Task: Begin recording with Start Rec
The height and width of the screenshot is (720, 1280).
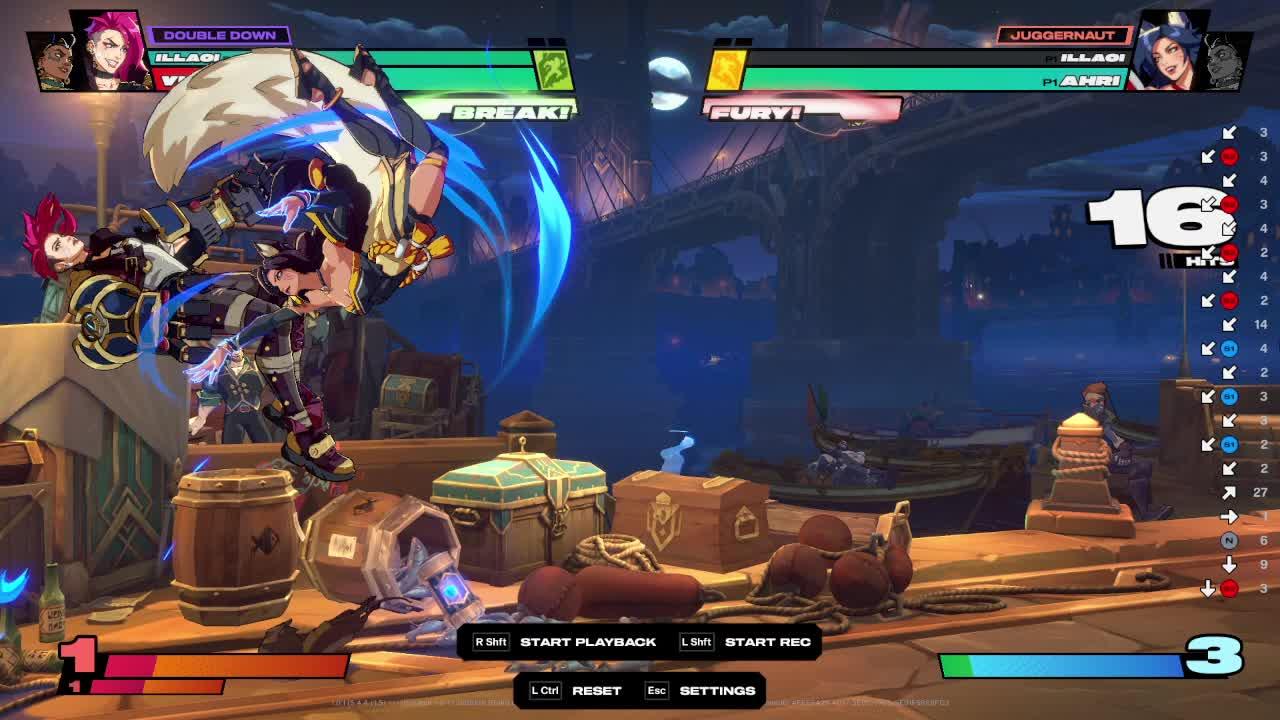Action: [766, 642]
